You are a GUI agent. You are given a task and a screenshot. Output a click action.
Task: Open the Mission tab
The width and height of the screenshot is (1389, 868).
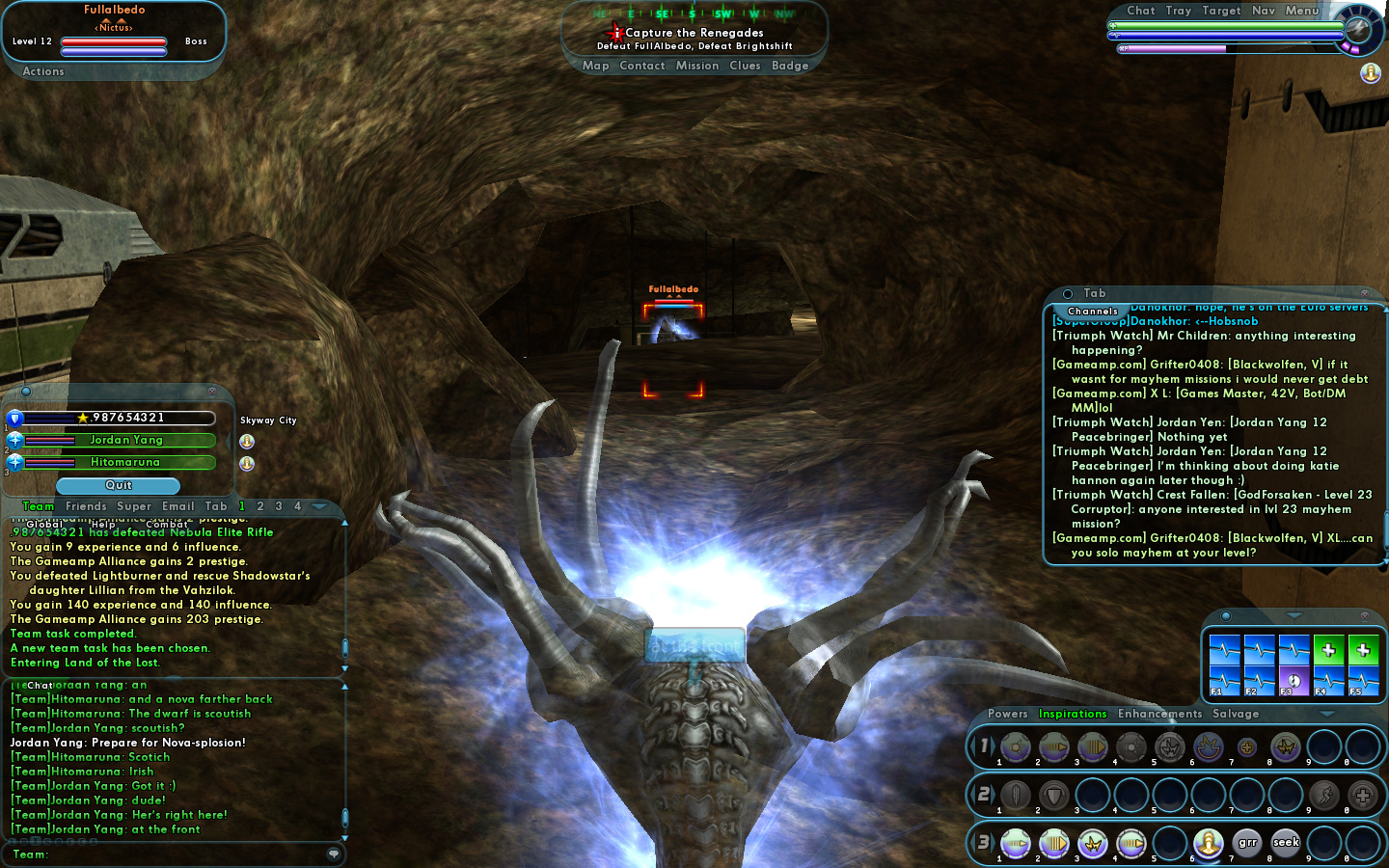click(696, 66)
